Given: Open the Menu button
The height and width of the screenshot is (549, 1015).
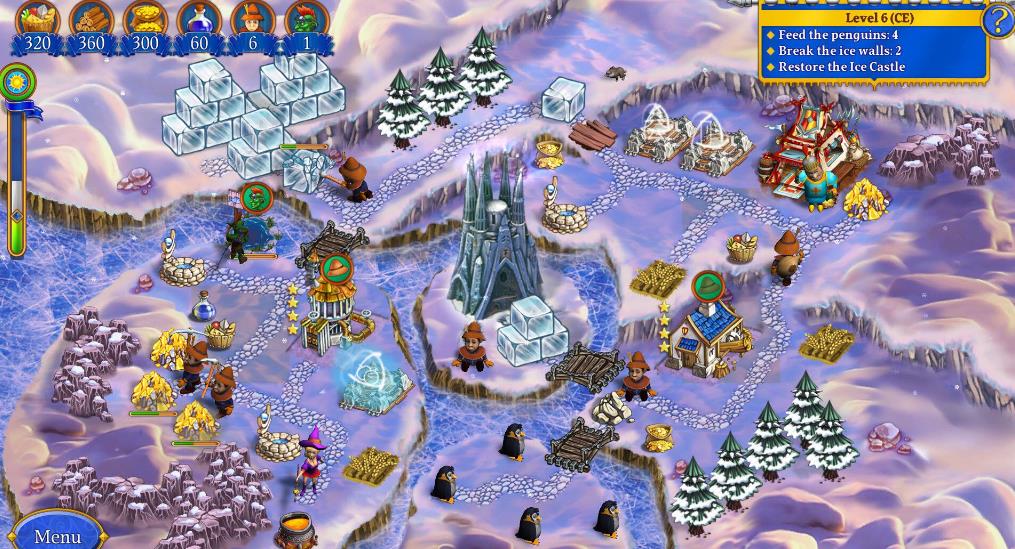Looking at the screenshot, I should point(57,534).
